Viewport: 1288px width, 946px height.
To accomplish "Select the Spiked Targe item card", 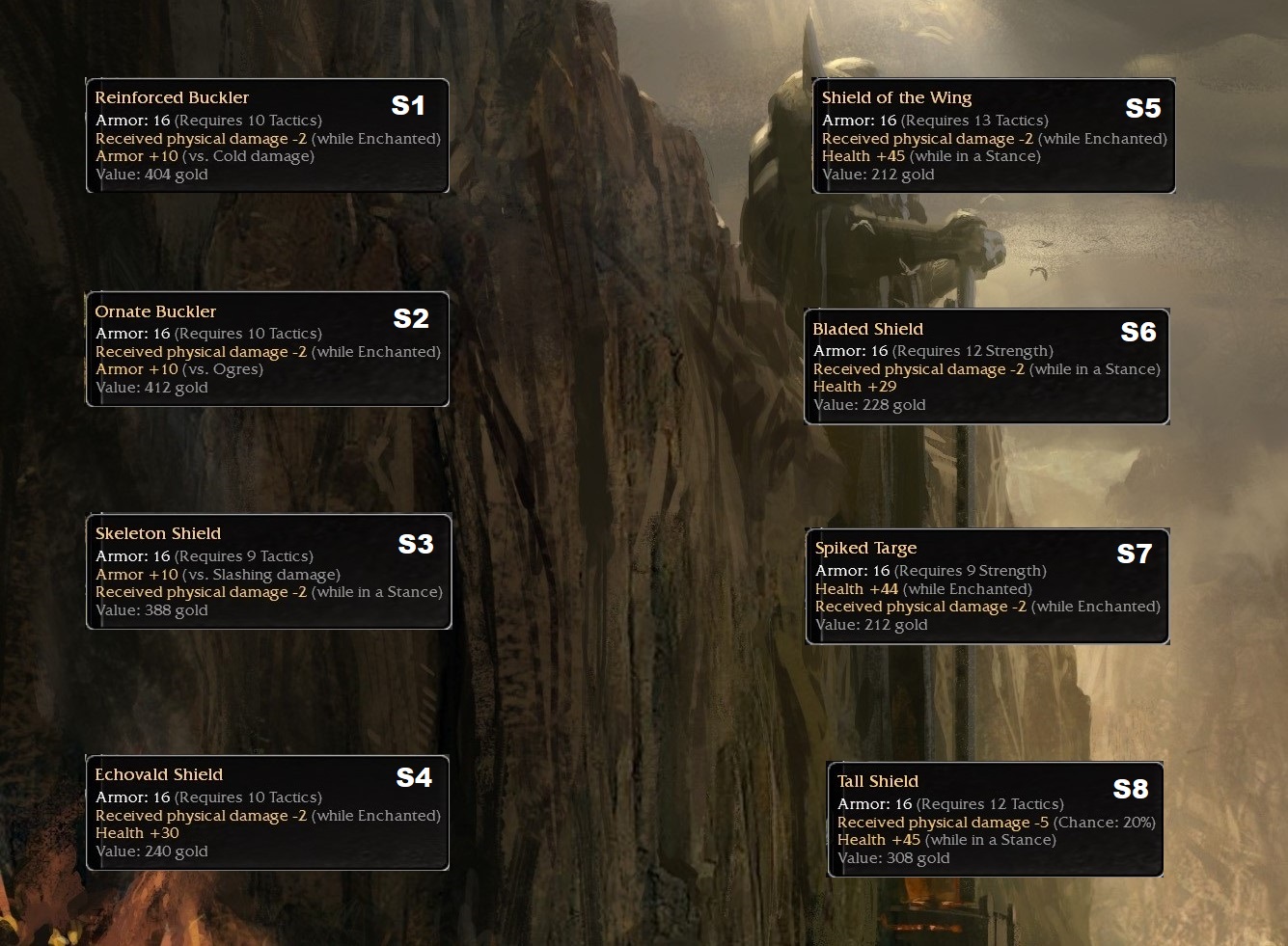I will (987, 586).
